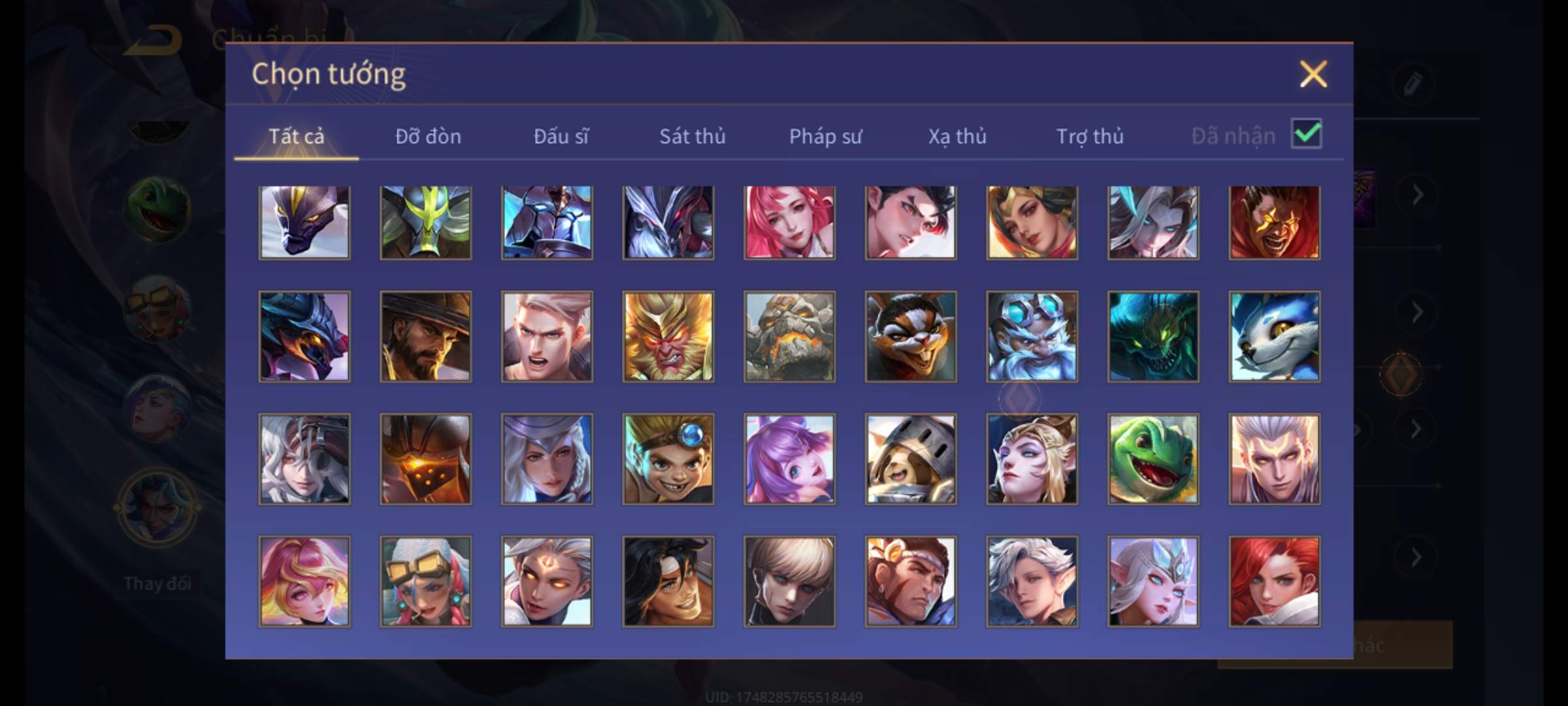Toggle the Đã nhận checkbox
This screenshot has width=1568, height=706.
(x=1306, y=134)
